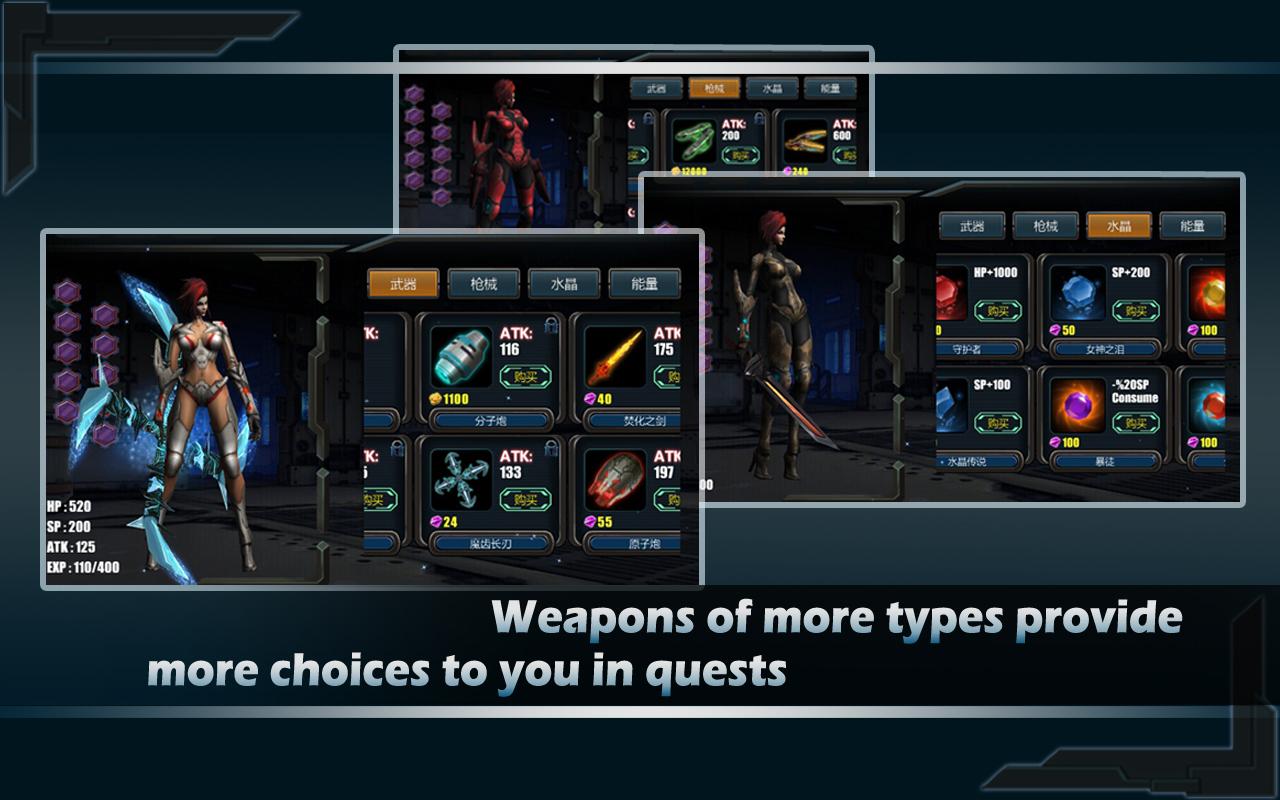Select the golden ATK 600 gun icon
The image size is (1280, 800).
pyautogui.click(x=805, y=142)
